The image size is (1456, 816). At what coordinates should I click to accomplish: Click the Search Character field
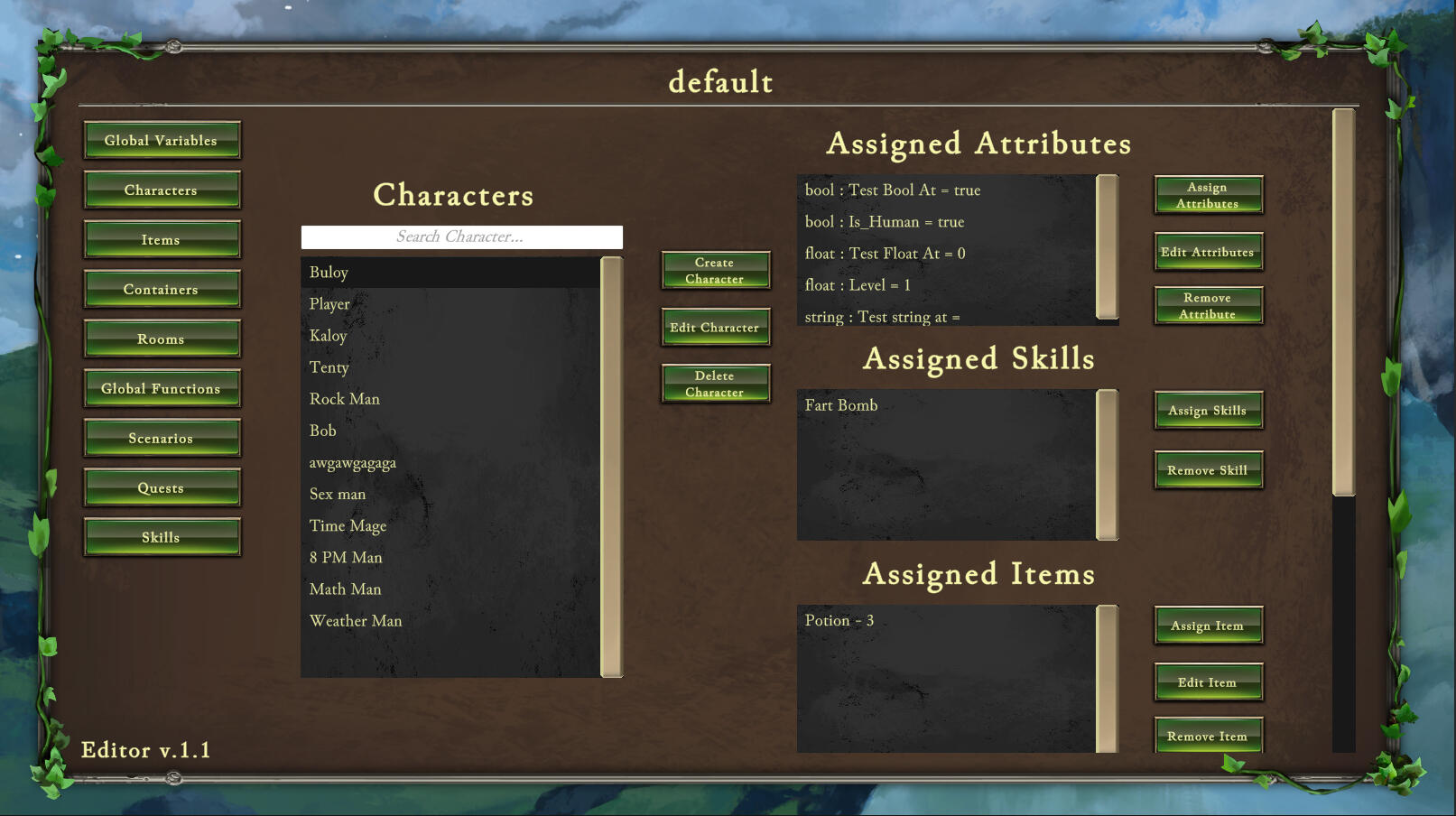point(461,237)
